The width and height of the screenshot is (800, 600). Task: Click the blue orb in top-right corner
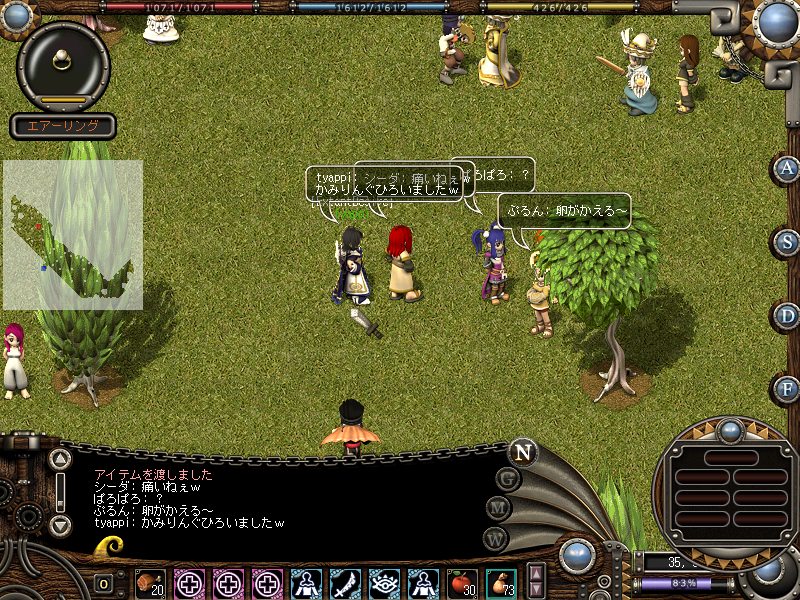tap(777, 20)
